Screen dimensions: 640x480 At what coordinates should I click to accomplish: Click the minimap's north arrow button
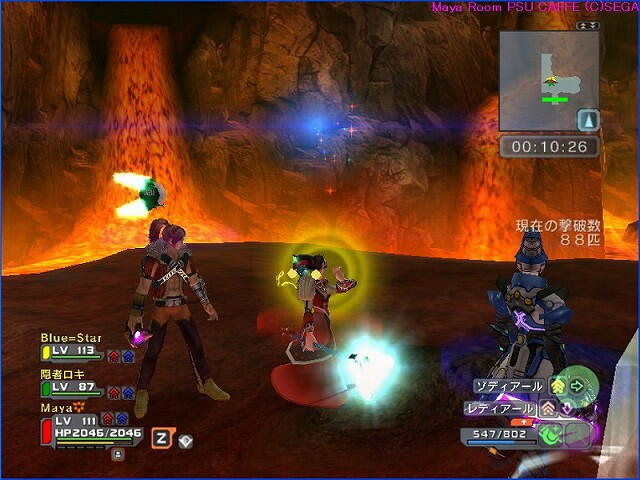click(x=589, y=121)
